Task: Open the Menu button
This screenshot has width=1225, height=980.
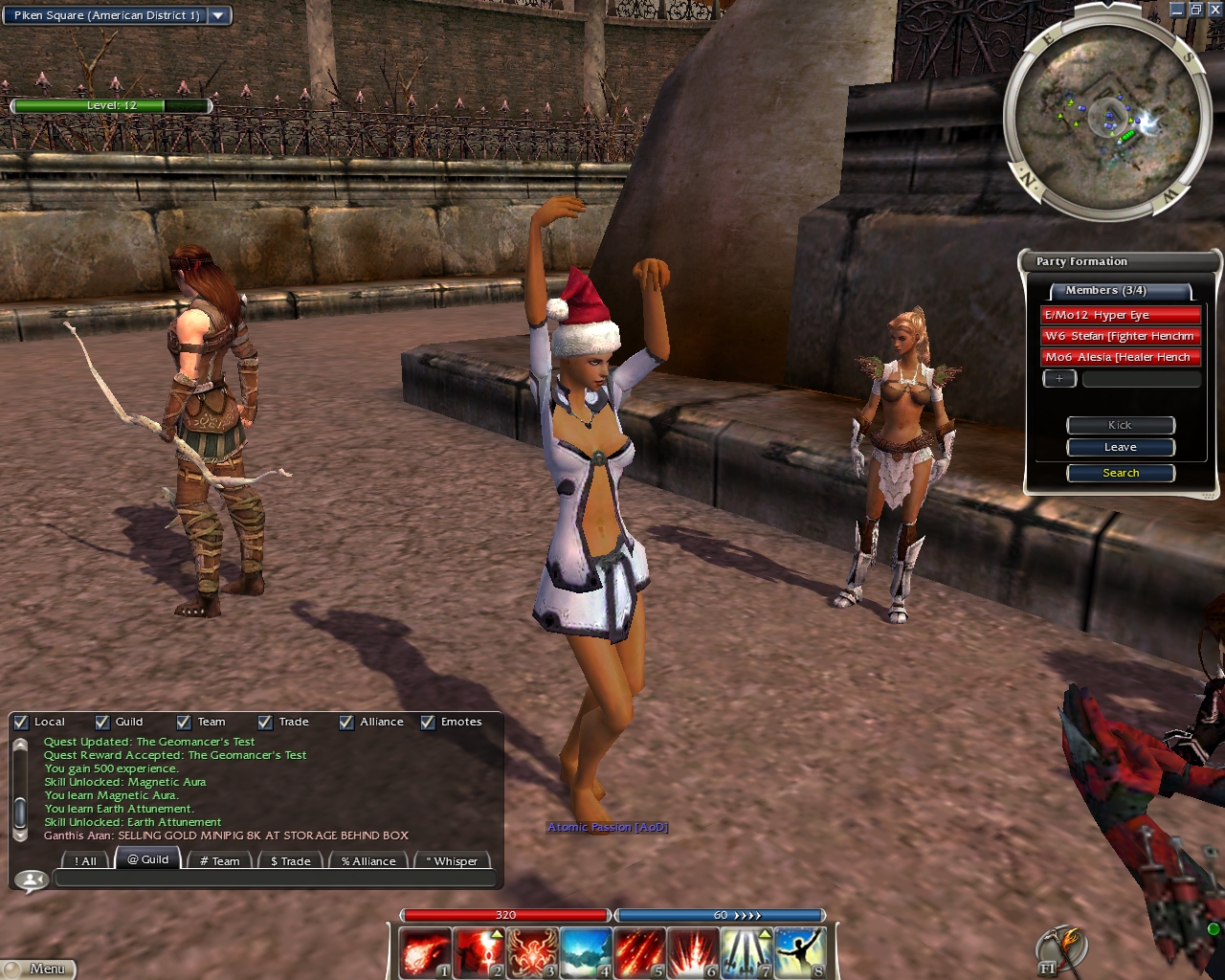Action: pos(38,969)
